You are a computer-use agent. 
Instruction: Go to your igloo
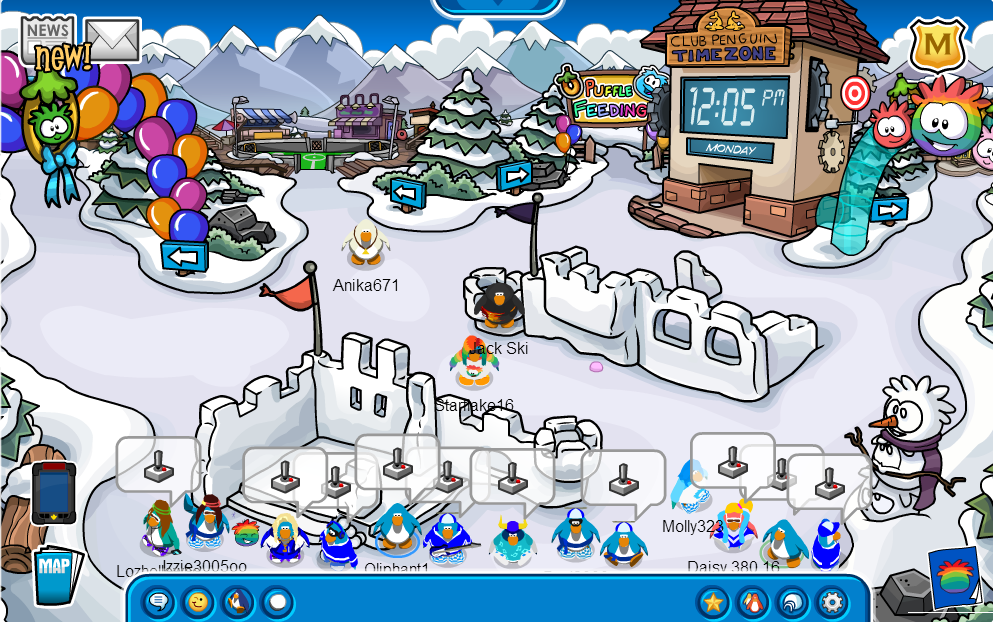[x=792, y=602]
